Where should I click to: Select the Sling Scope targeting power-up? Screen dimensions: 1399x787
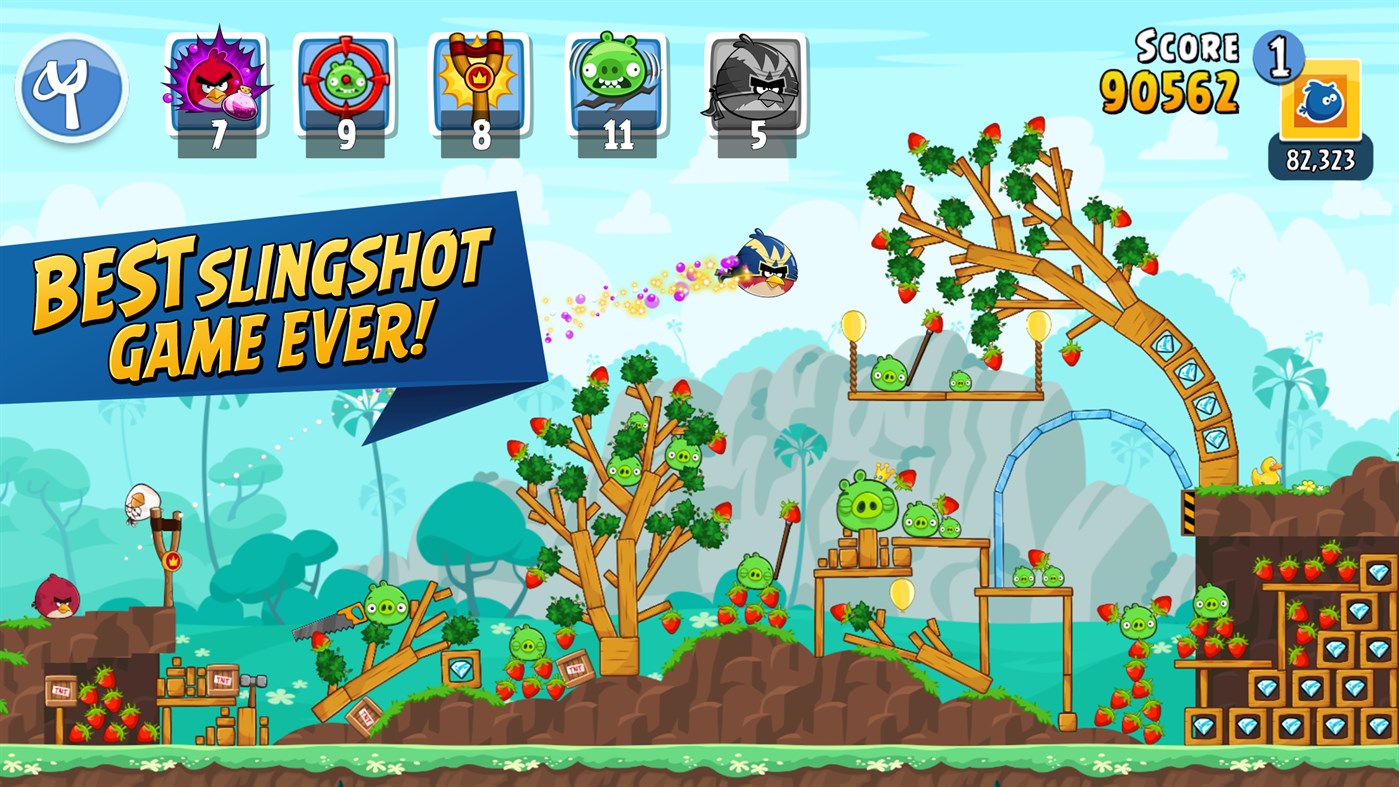point(345,80)
